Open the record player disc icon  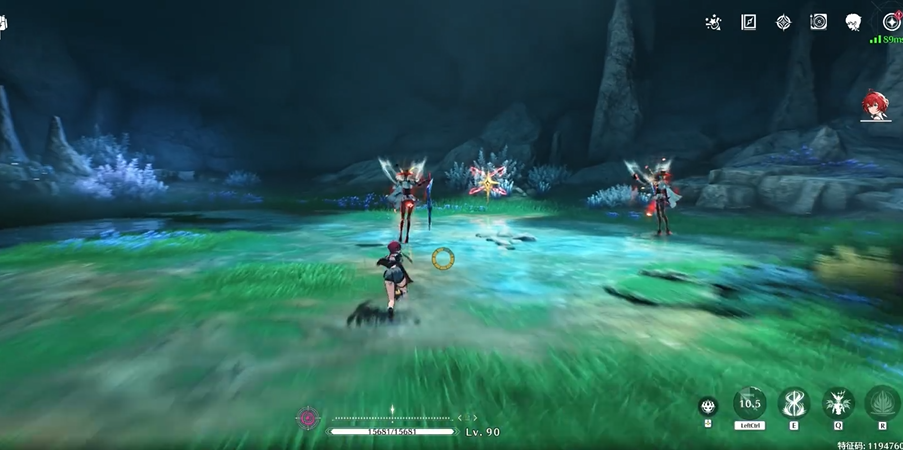(x=818, y=22)
